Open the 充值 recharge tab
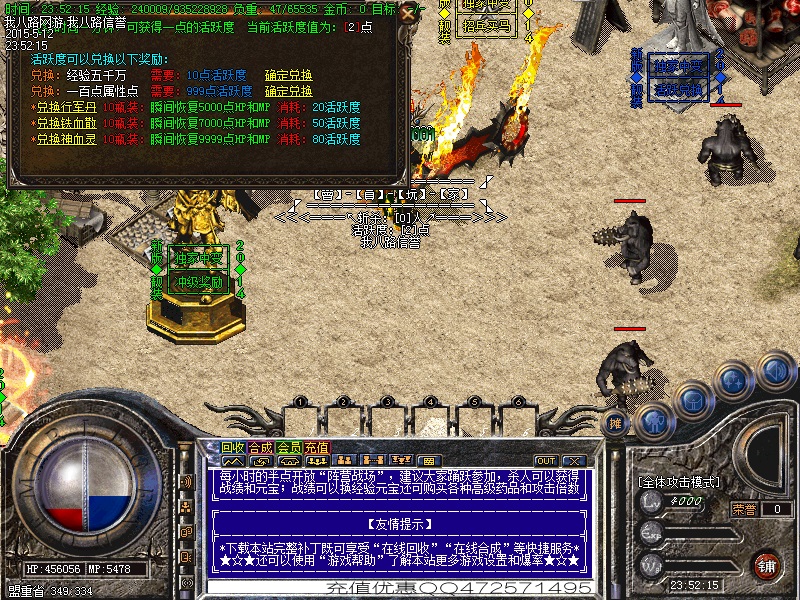The height and width of the screenshot is (600, 800). (316, 447)
